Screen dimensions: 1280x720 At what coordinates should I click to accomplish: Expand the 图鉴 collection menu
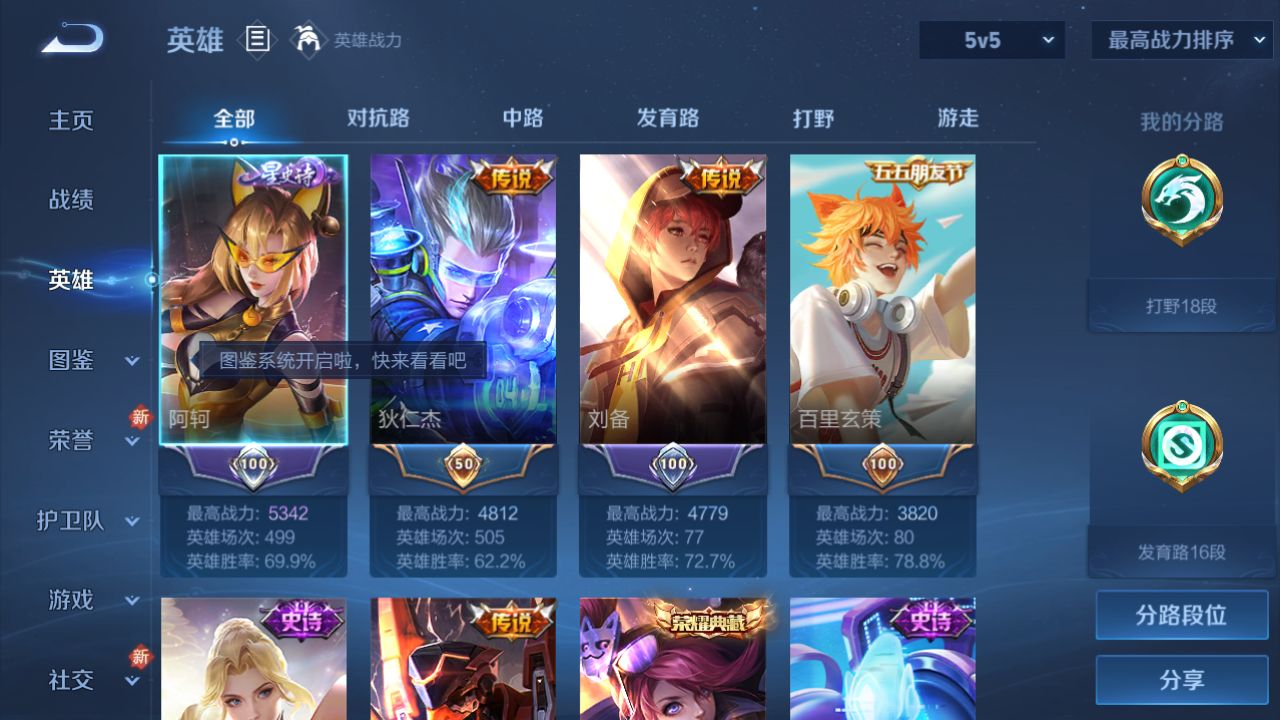tap(88, 360)
